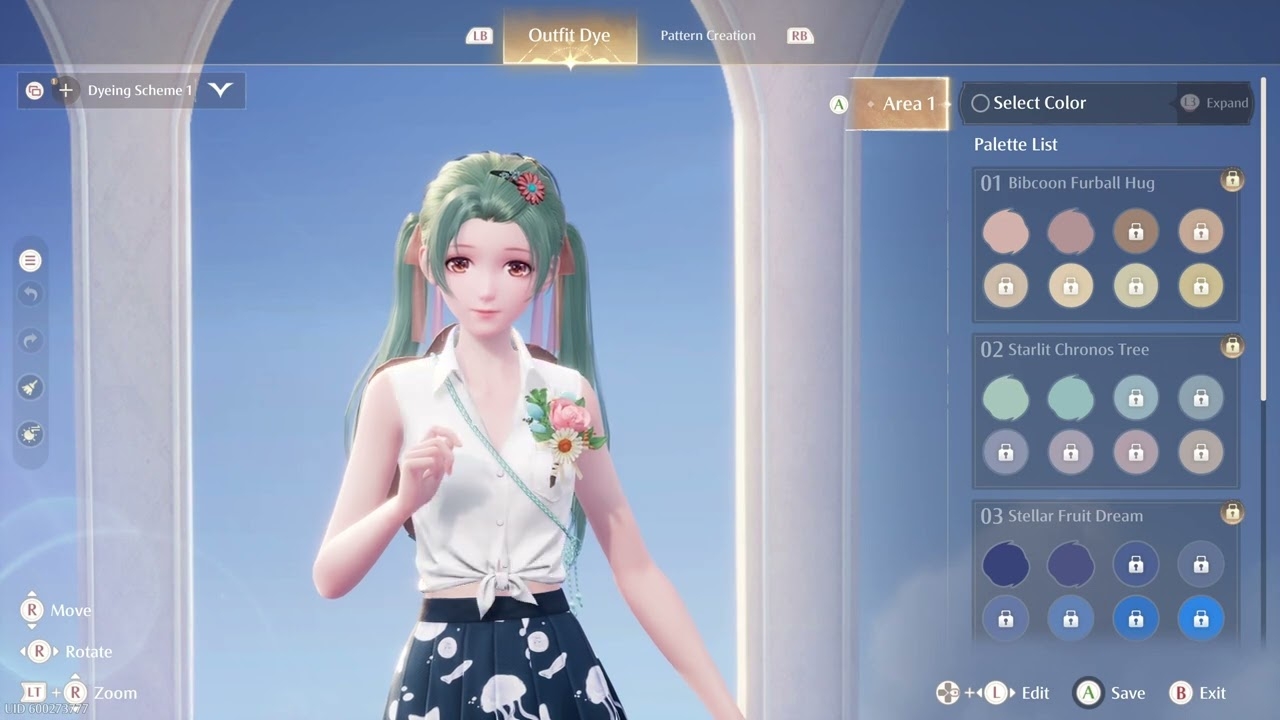This screenshot has width=1280, height=720.
Task: Unlock a locked swatch in Stellar Fruit Dream
Action: [x=1136, y=564]
